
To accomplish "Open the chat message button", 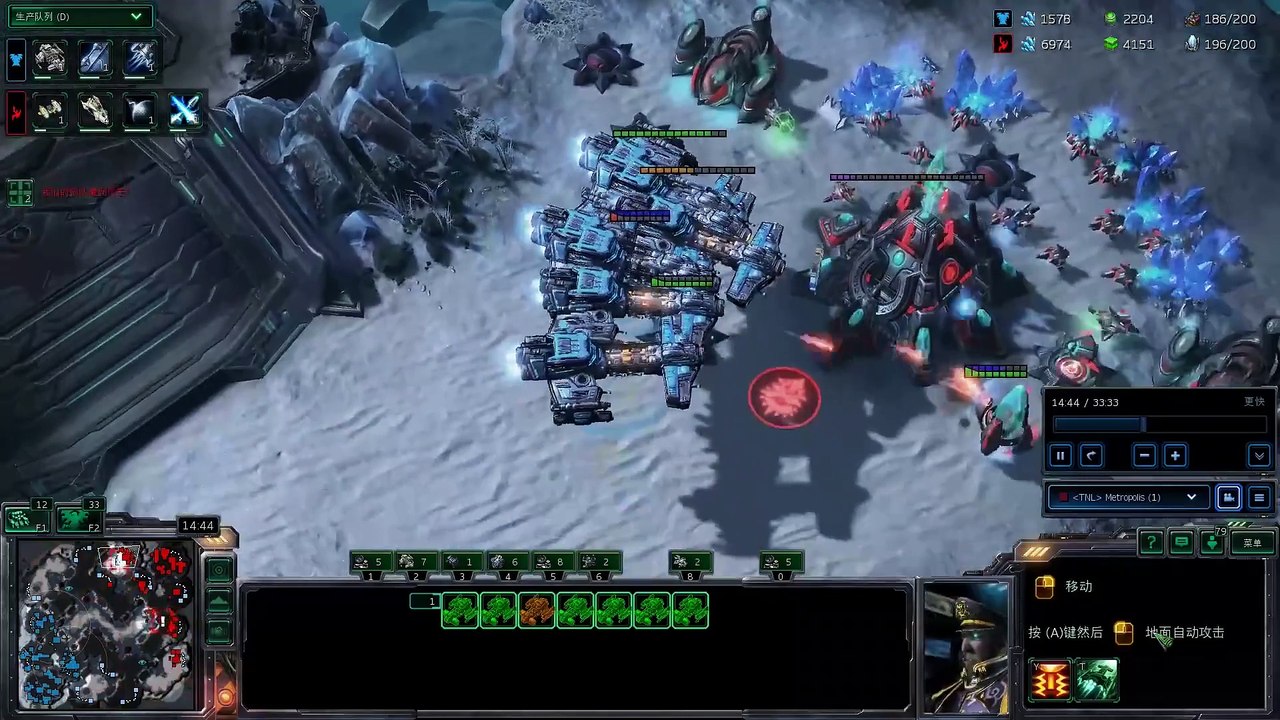I will (x=1182, y=543).
